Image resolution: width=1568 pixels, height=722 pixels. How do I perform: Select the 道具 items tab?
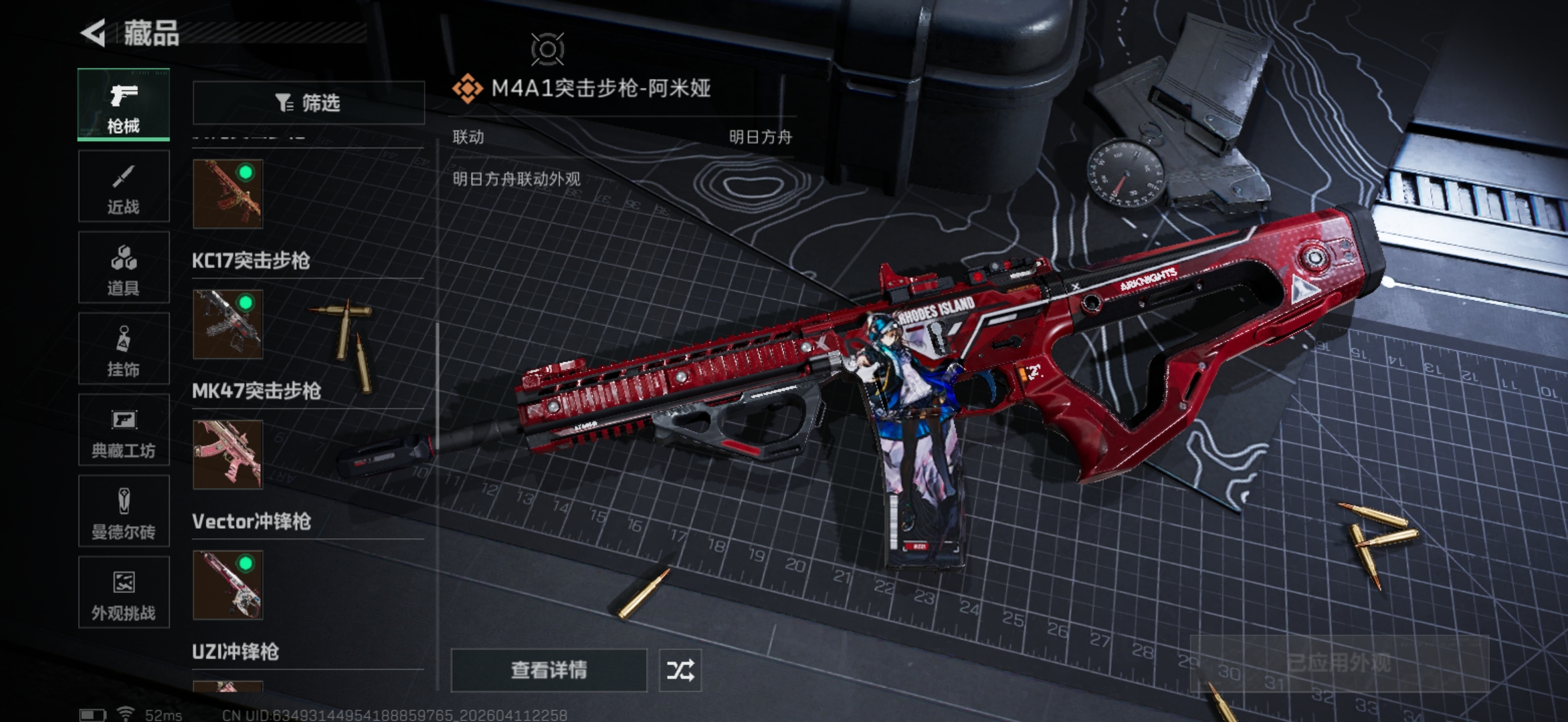coord(124,268)
